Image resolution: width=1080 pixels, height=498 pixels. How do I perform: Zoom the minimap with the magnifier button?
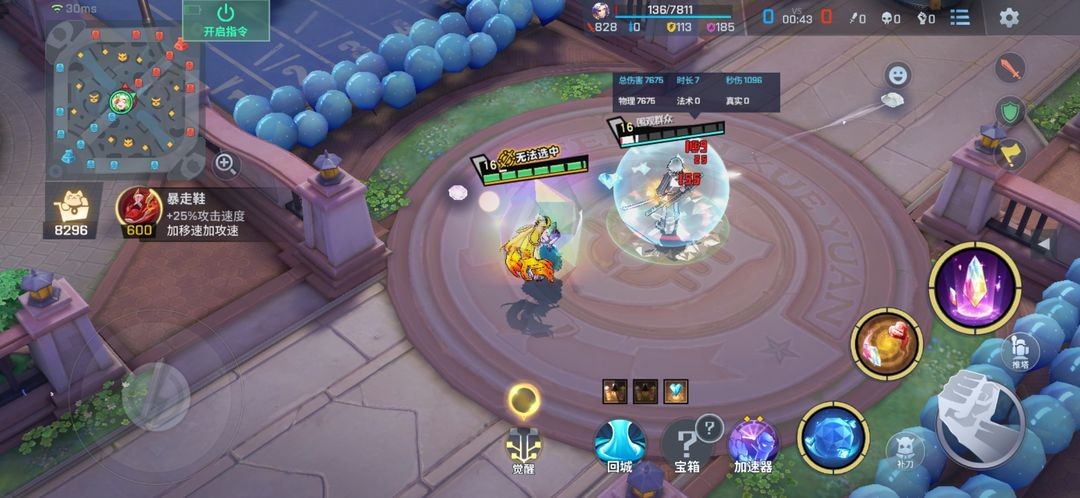pyautogui.click(x=226, y=163)
